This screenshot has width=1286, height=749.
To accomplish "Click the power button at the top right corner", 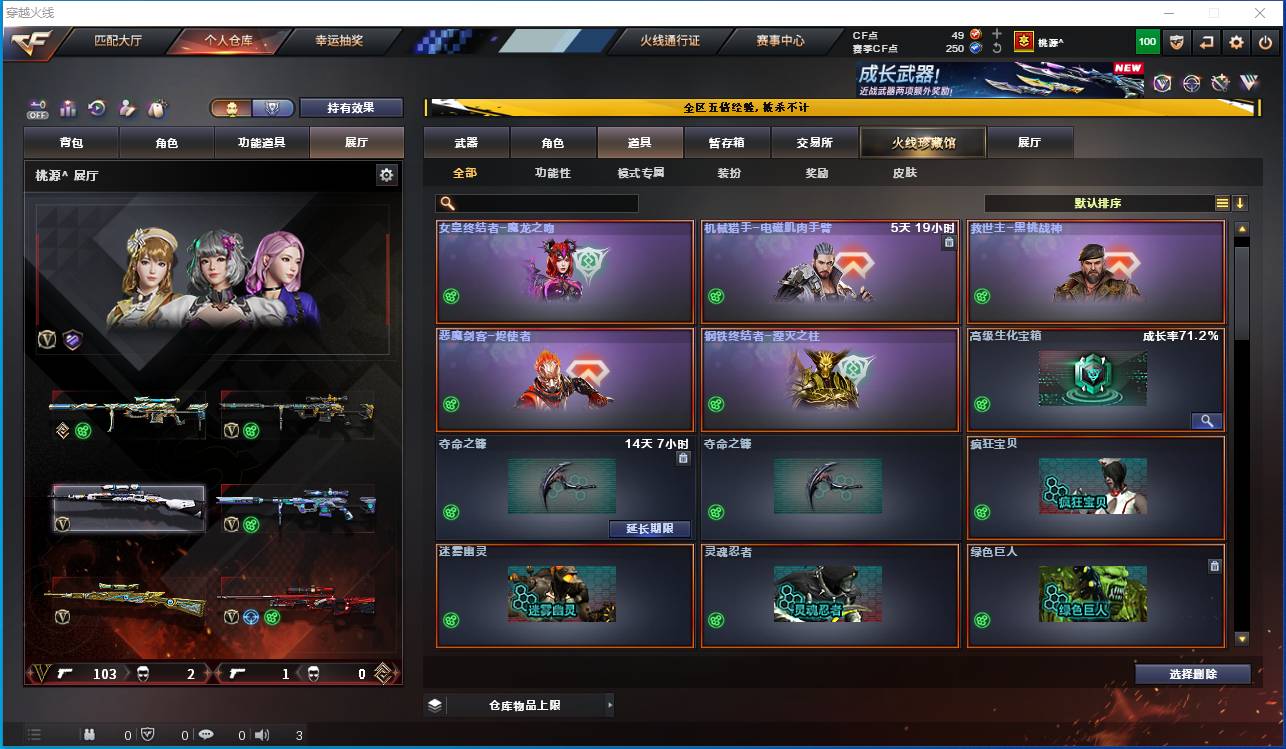I will click(1264, 42).
